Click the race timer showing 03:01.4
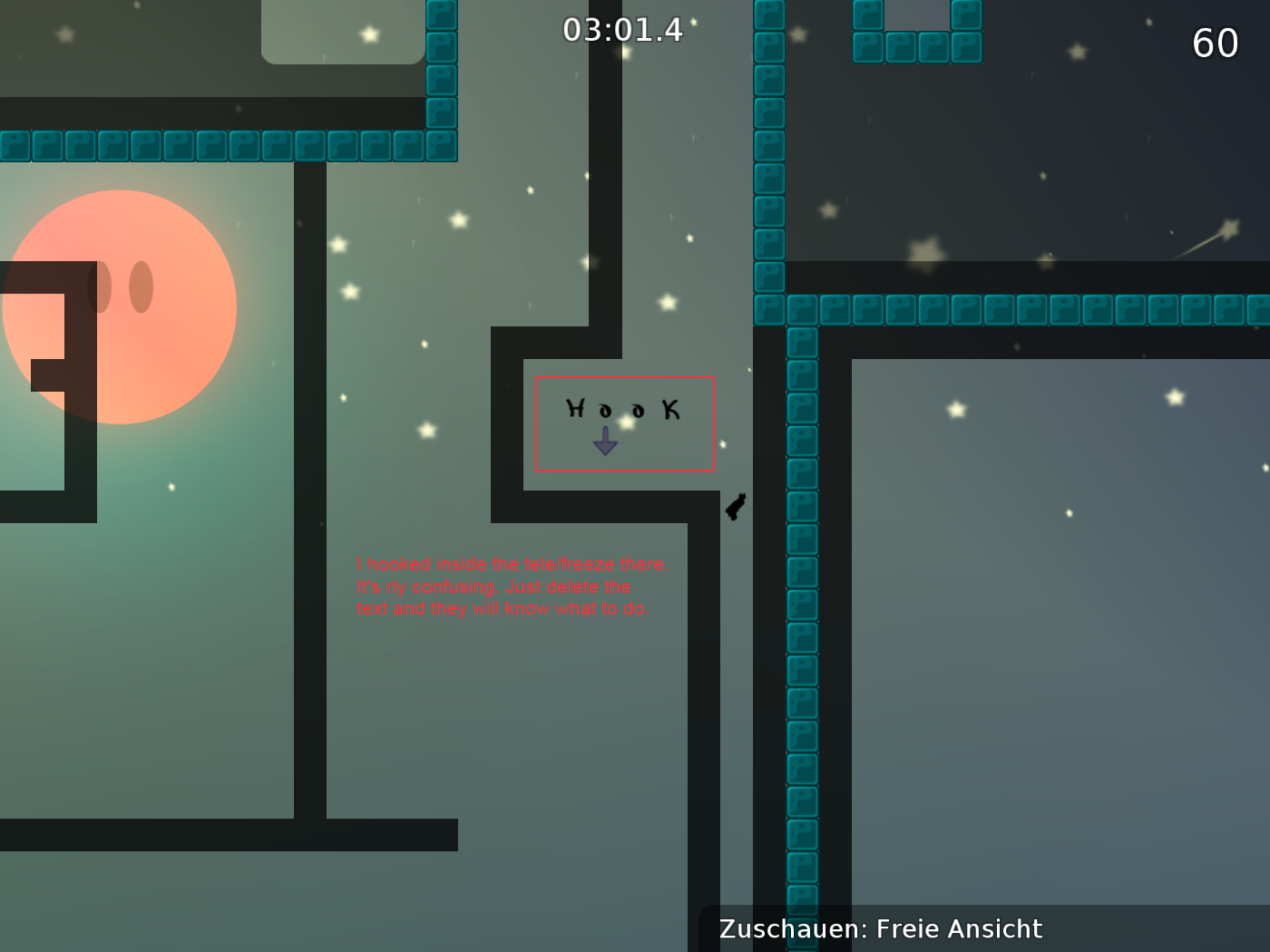 (x=621, y=29)
